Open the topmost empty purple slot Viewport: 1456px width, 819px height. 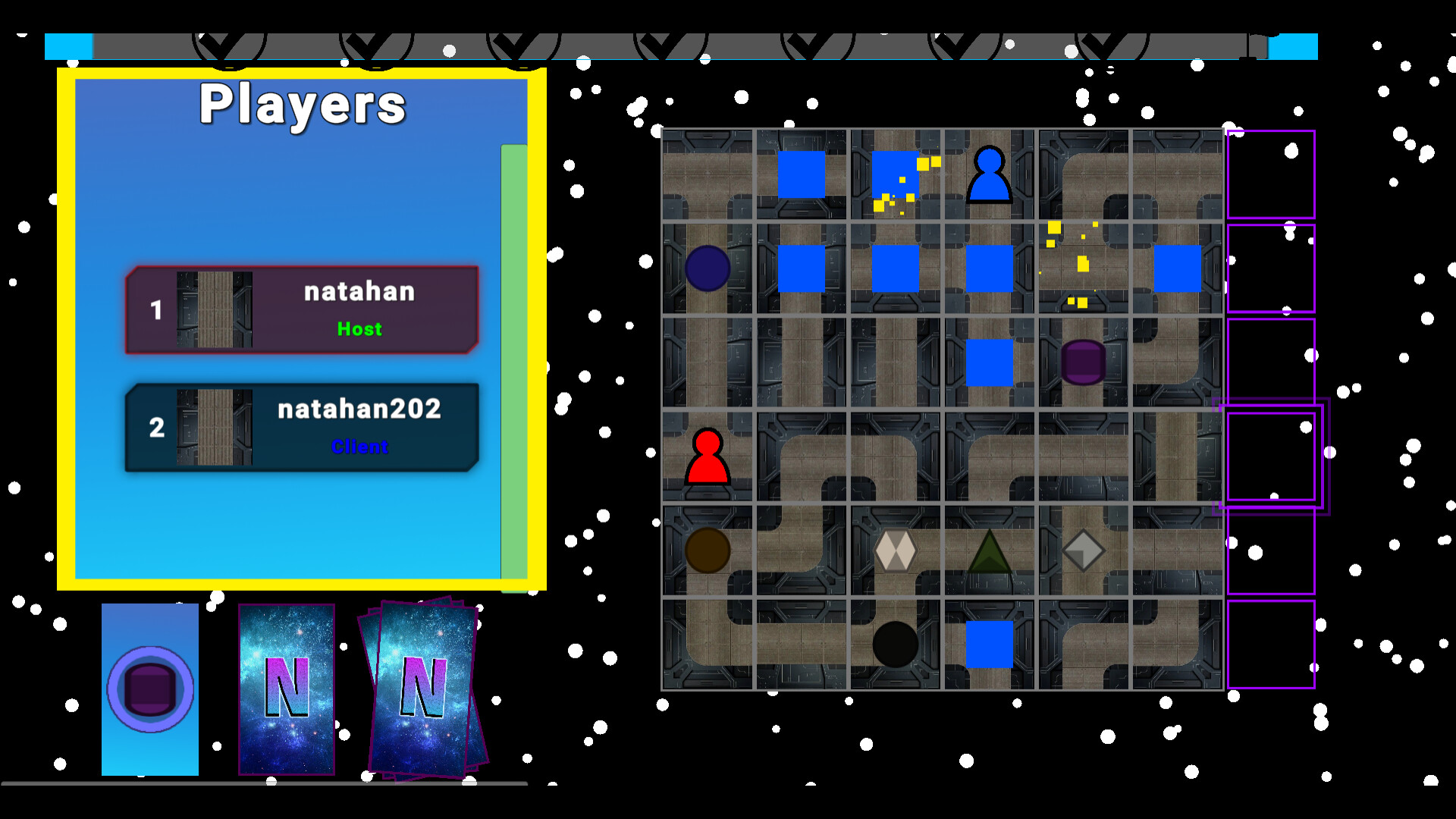pos(1272,173)
